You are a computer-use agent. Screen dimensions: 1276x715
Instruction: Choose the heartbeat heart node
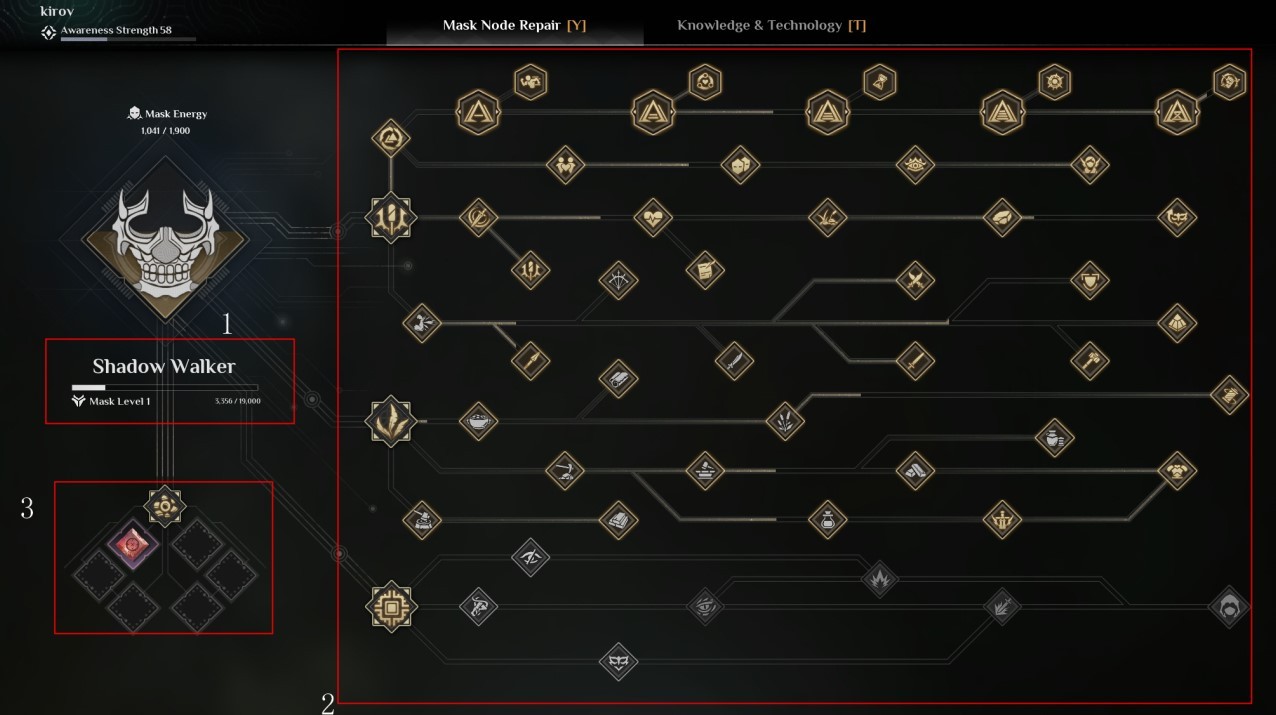click(653, 217)
